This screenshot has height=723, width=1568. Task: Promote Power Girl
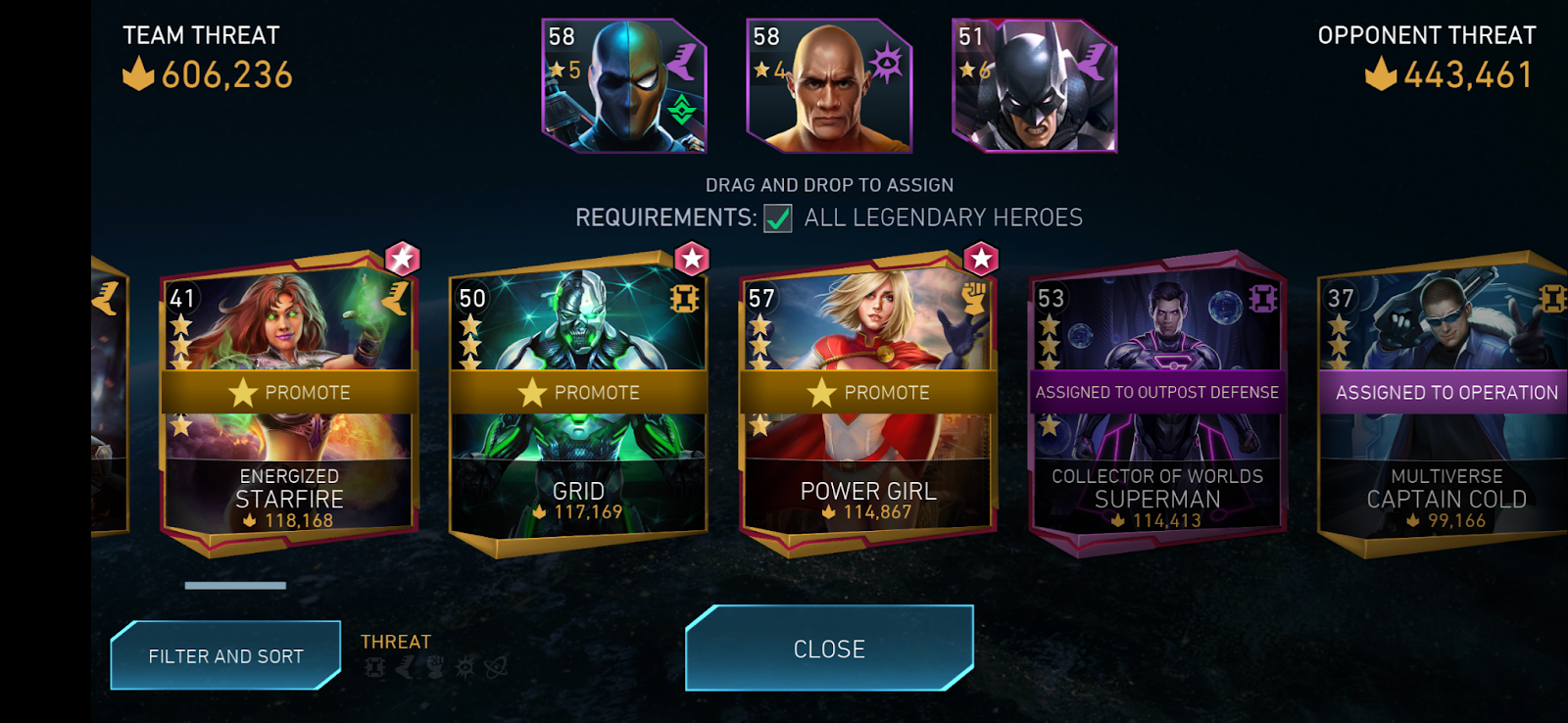(x=869, y=392)
